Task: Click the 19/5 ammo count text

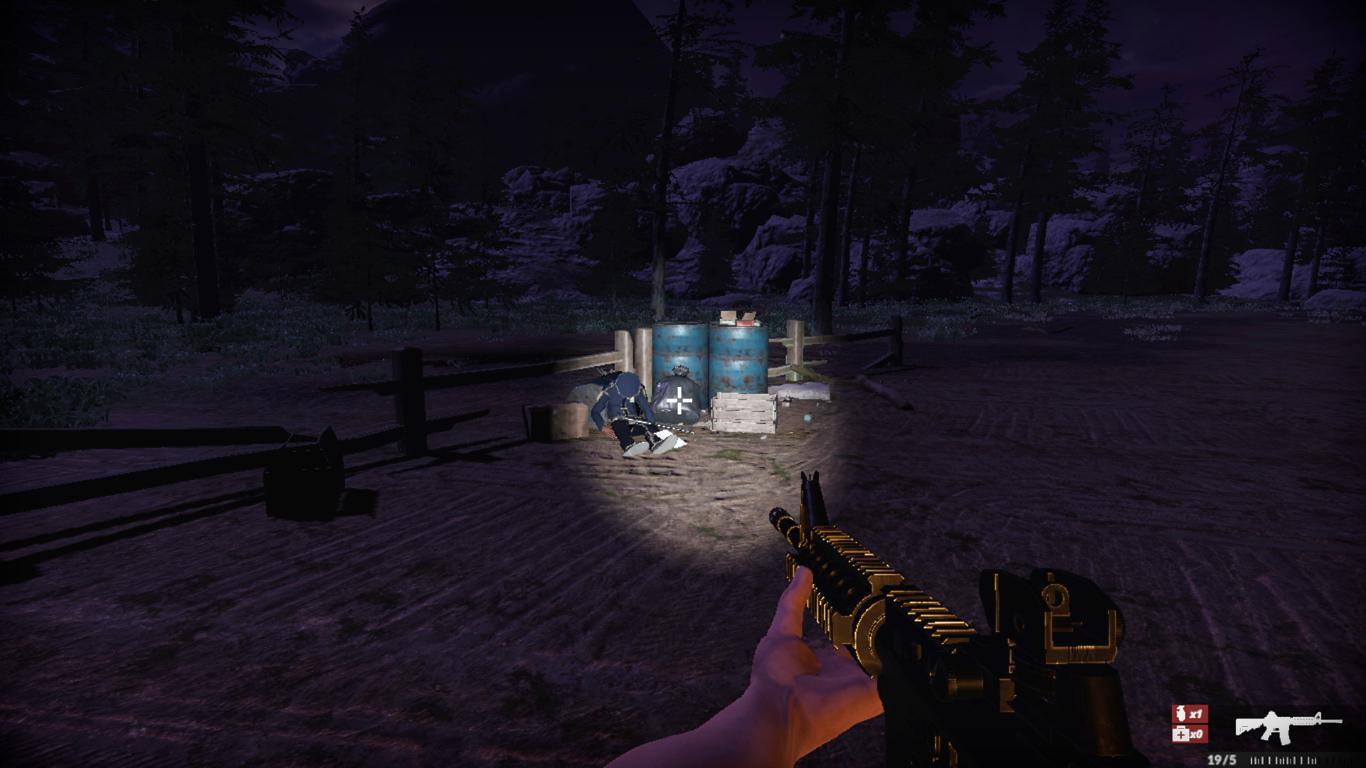Action: point(1222,759)
